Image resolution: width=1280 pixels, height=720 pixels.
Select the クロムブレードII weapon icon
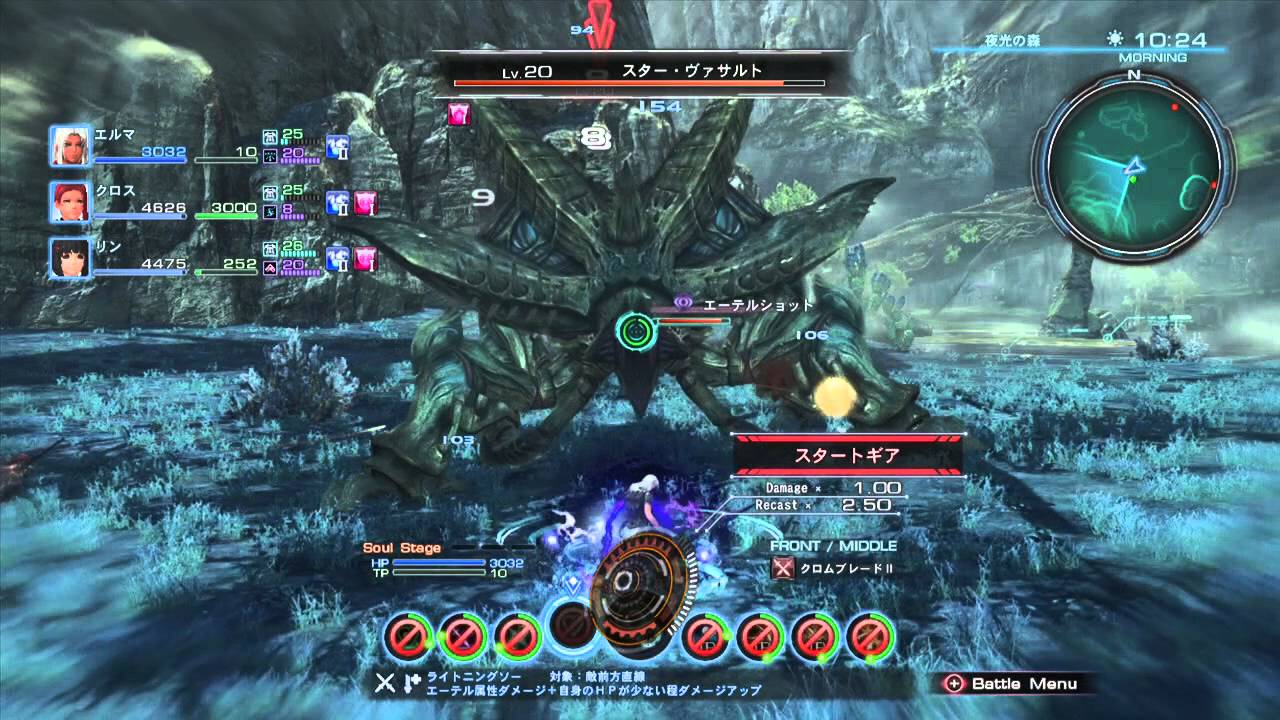(x=784, y=568)
